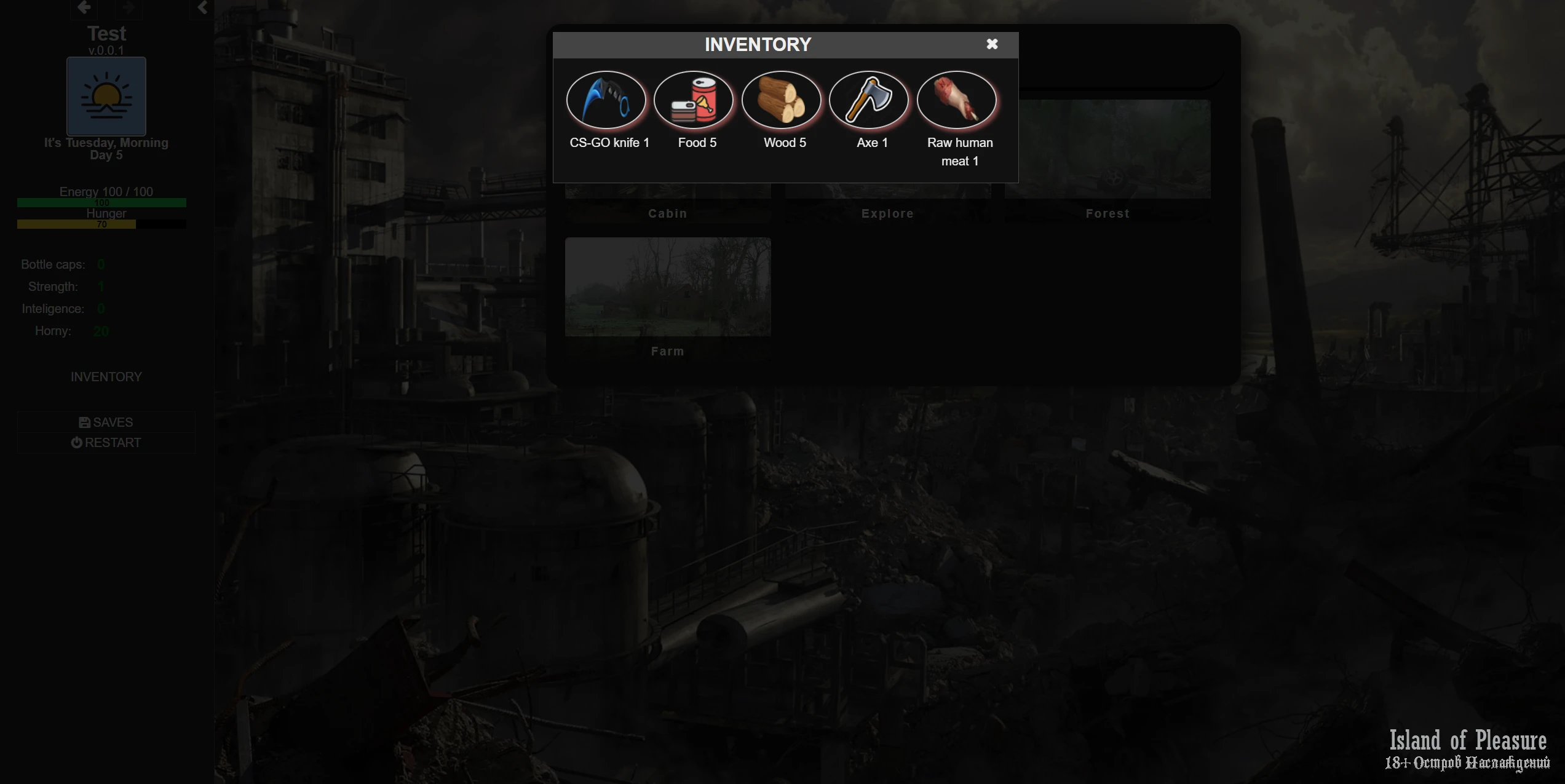The height and width of the screenshot is (784, 1565).
Task: Go forward with the sidebar right arrow
Action: tap(128, 7)
